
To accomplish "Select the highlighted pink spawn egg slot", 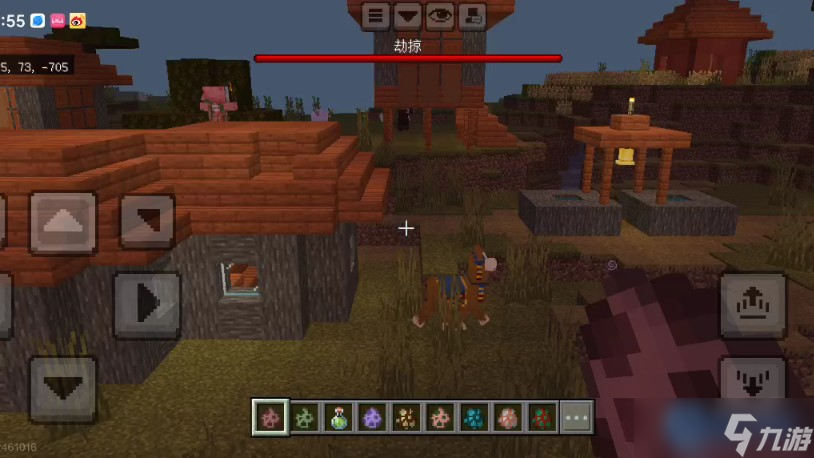I will coord(270,417).
